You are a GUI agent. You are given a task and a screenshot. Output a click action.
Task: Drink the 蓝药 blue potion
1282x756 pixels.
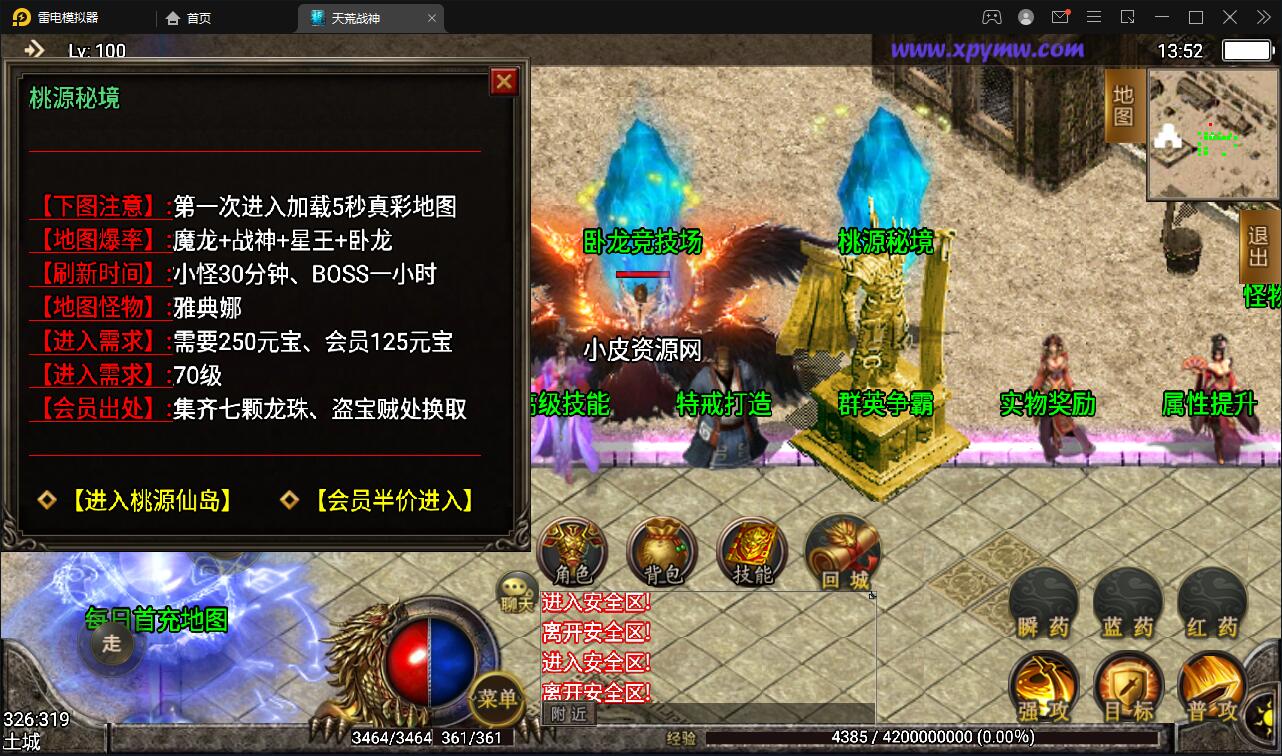(x=1127, y=598)
